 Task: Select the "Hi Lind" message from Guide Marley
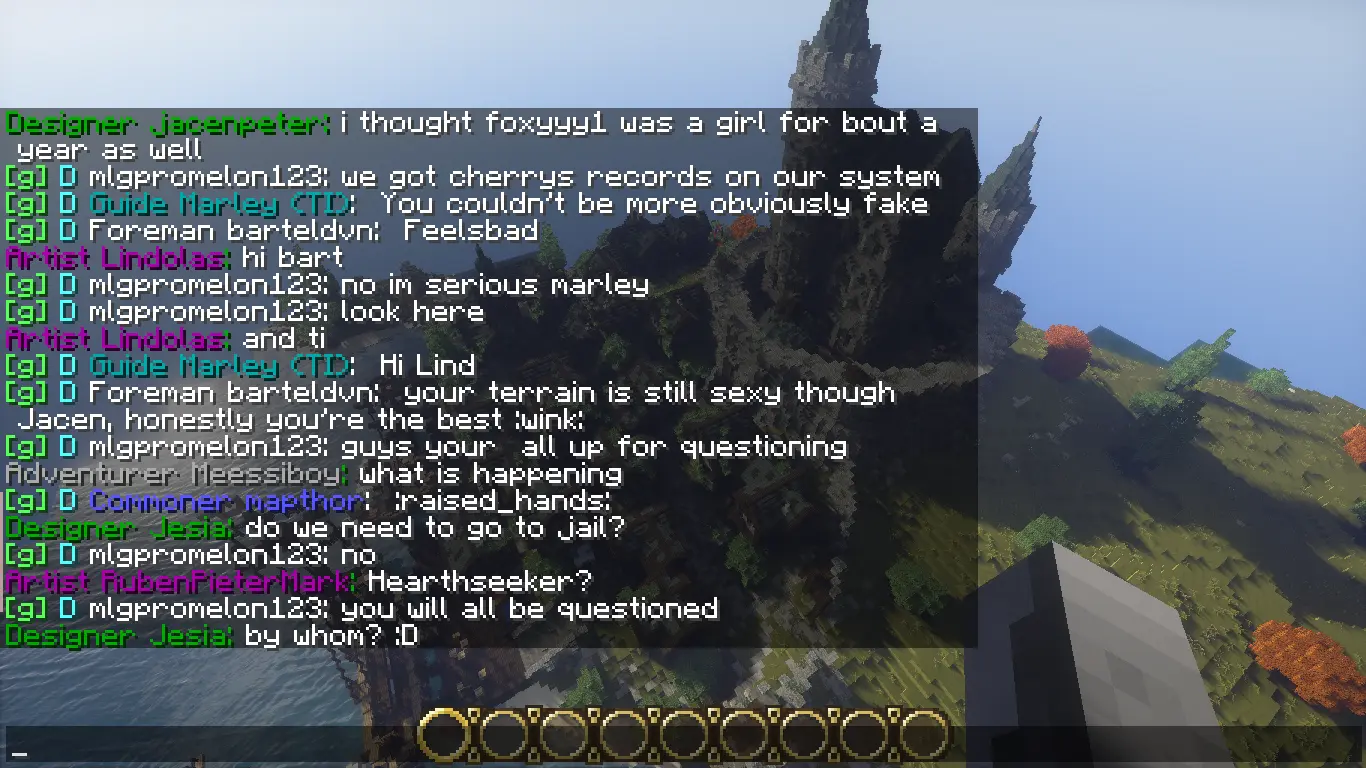(427, 366)
